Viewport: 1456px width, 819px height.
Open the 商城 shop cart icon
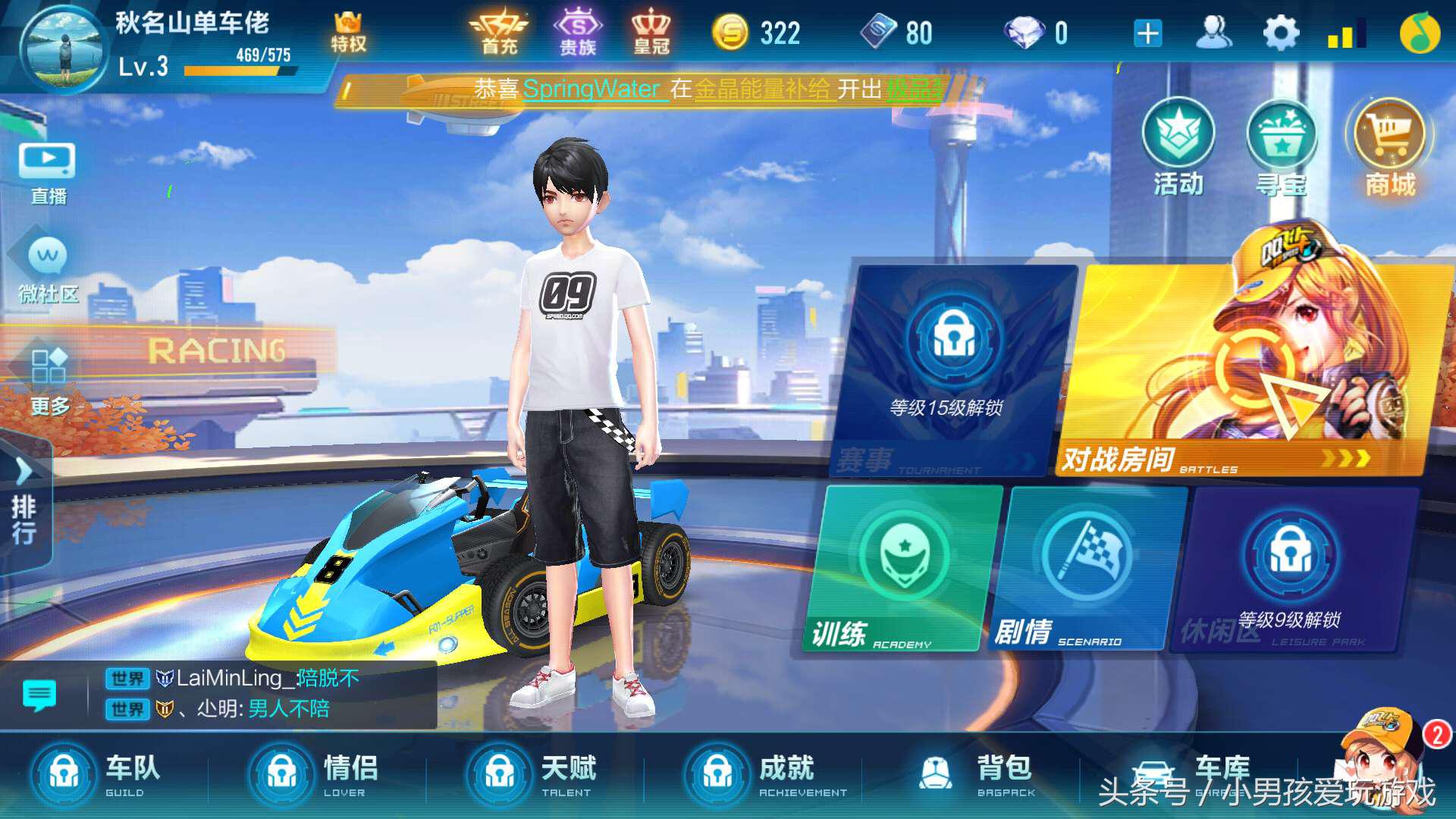[1390, 144]
